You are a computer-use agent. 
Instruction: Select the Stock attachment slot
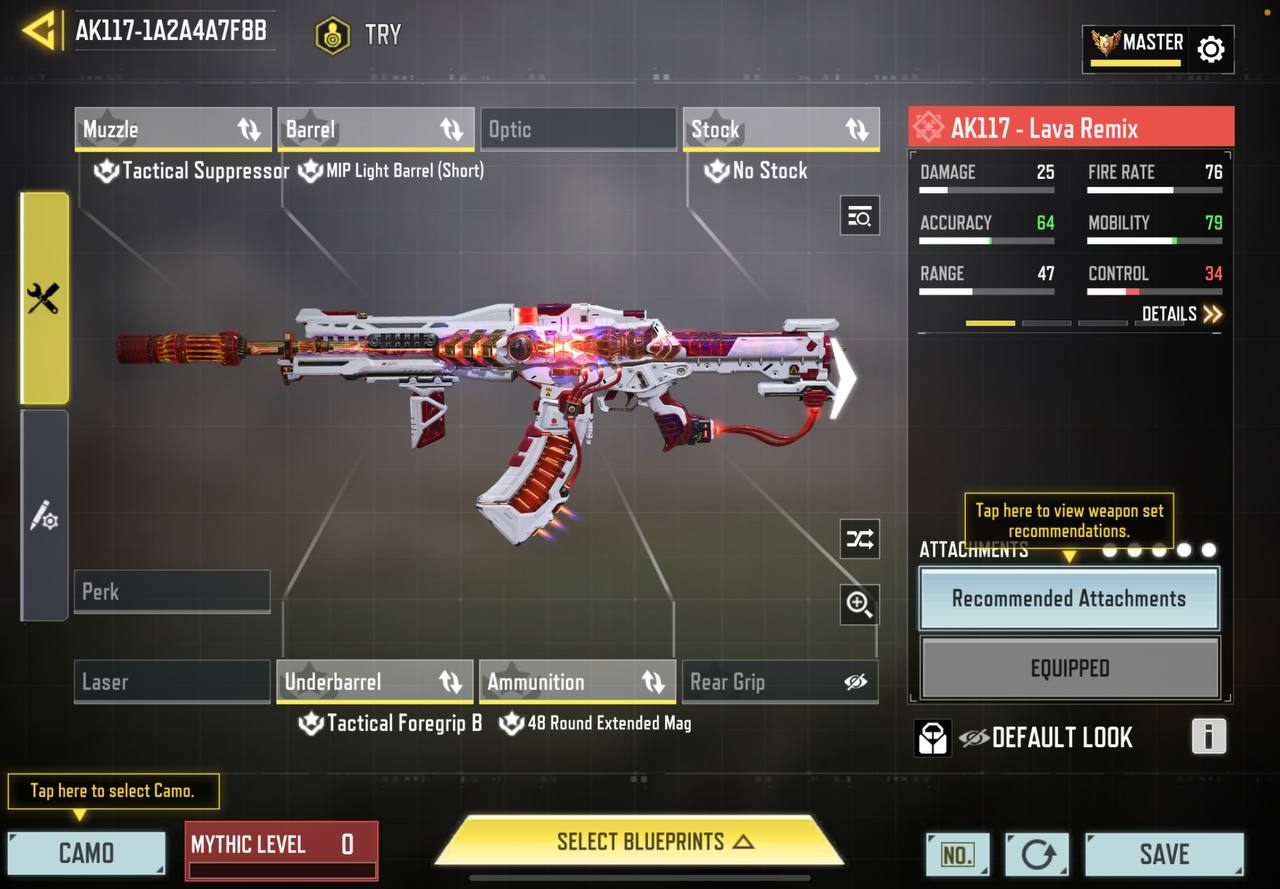tap(780, 130)
